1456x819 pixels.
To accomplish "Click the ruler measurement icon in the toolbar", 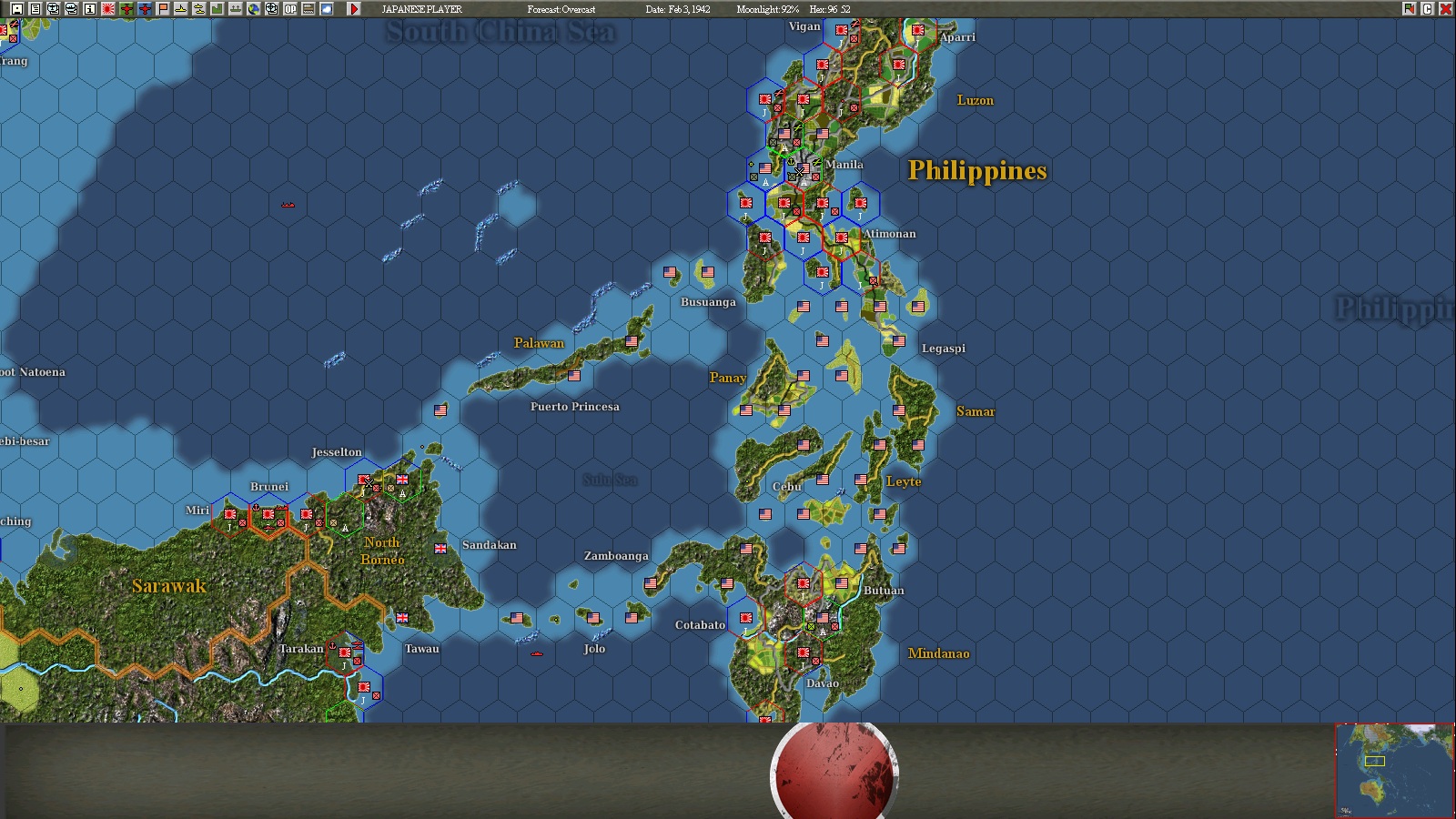I will (308, 7).
